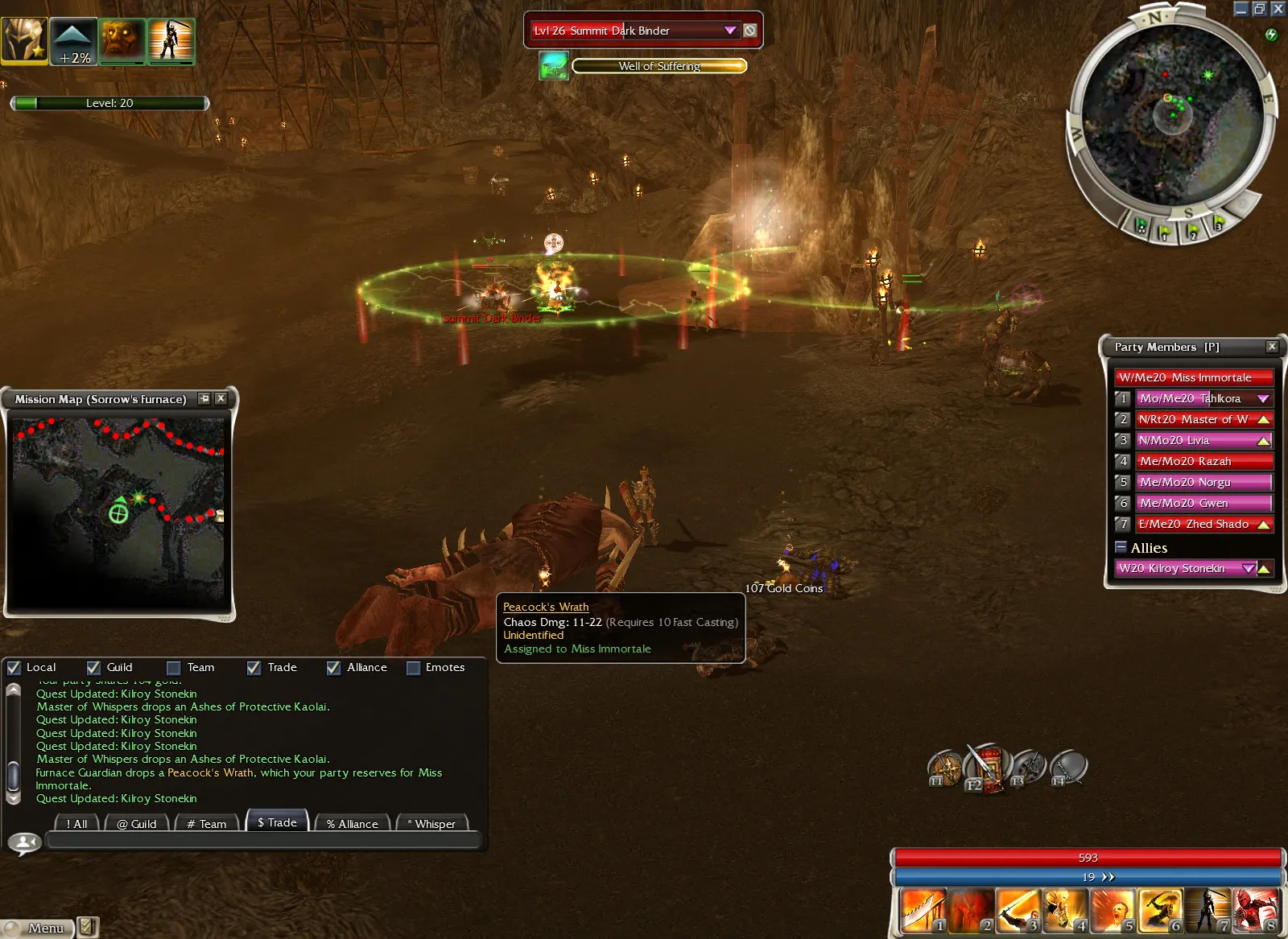Enable the Emotes chat filter

click(x=414, y=668)
